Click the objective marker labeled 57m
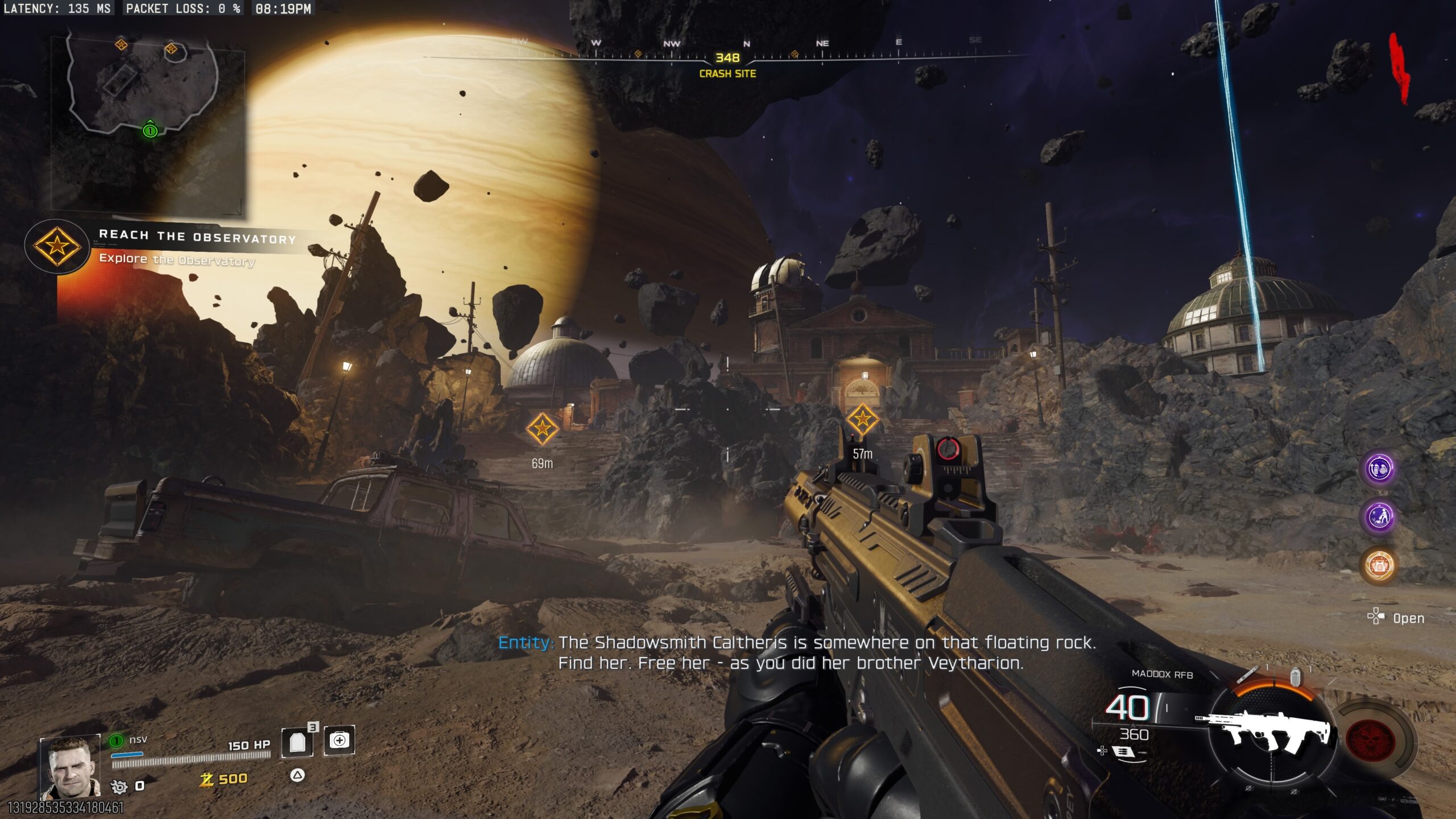1456x819 pixels. [862, 420]
